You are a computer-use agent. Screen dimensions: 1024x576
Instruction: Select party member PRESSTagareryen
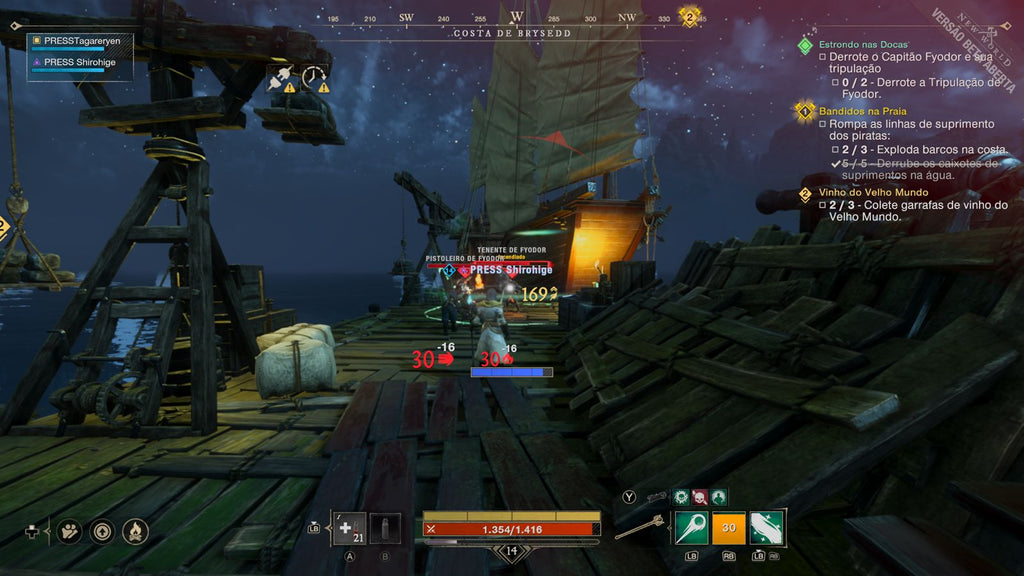[x=84, y=42]
